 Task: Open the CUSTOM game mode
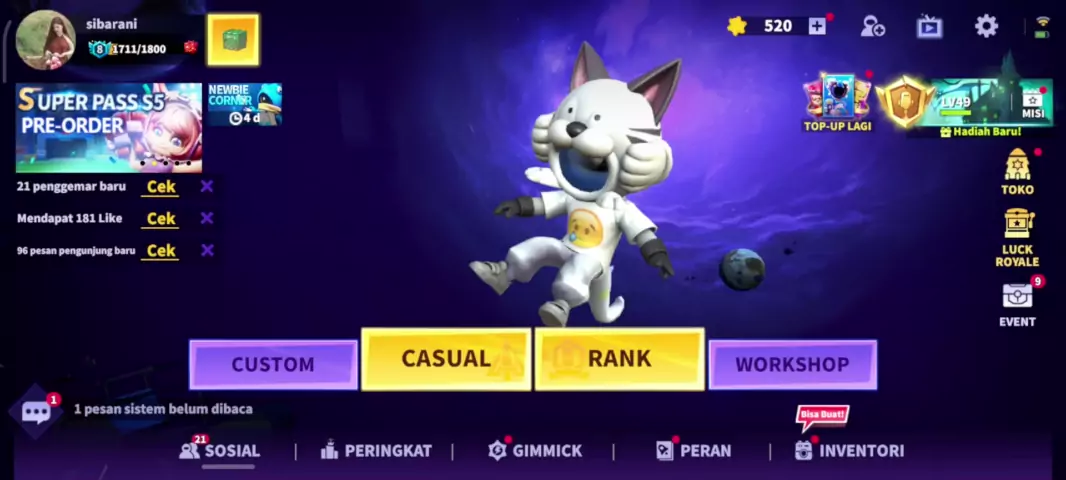273,364
